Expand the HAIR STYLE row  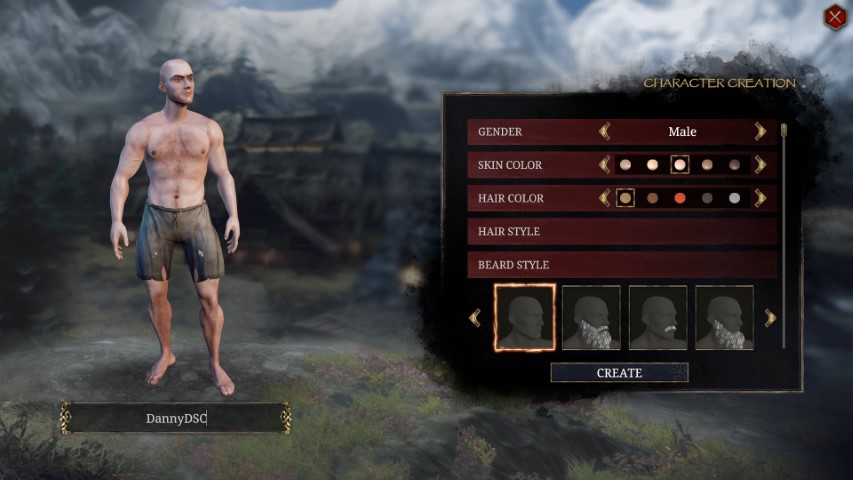point(621,231)
